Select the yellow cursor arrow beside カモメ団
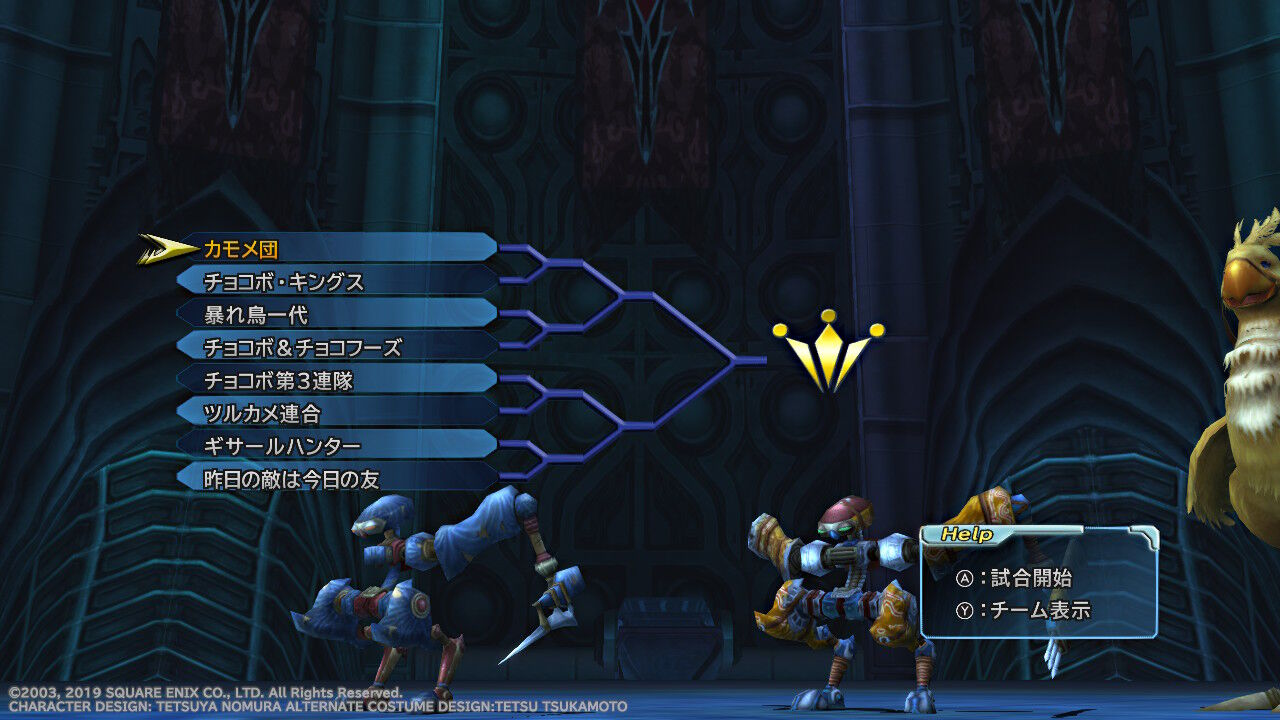Screen dimensions: 1280x720 (x=162, y=247)
